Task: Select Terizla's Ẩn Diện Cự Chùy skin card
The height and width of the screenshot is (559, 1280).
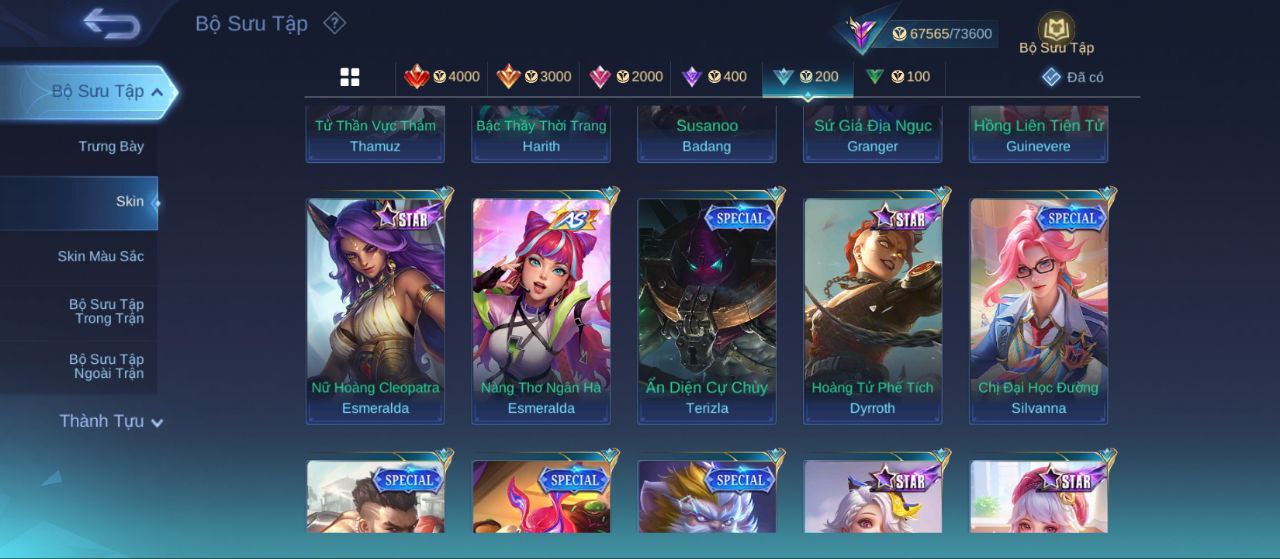Action: click(707, 310)
